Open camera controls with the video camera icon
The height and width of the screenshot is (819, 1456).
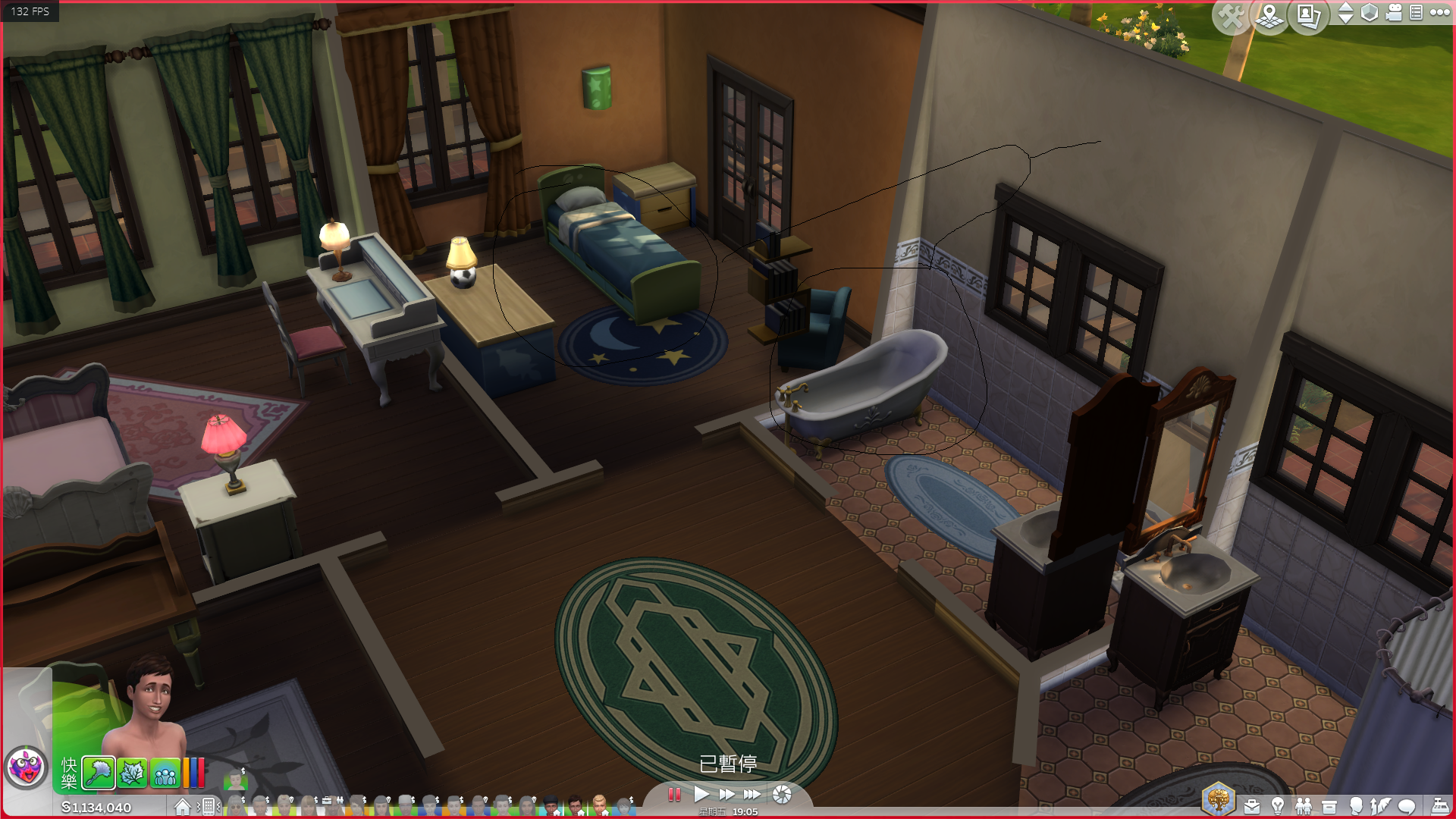(1394, 13)
